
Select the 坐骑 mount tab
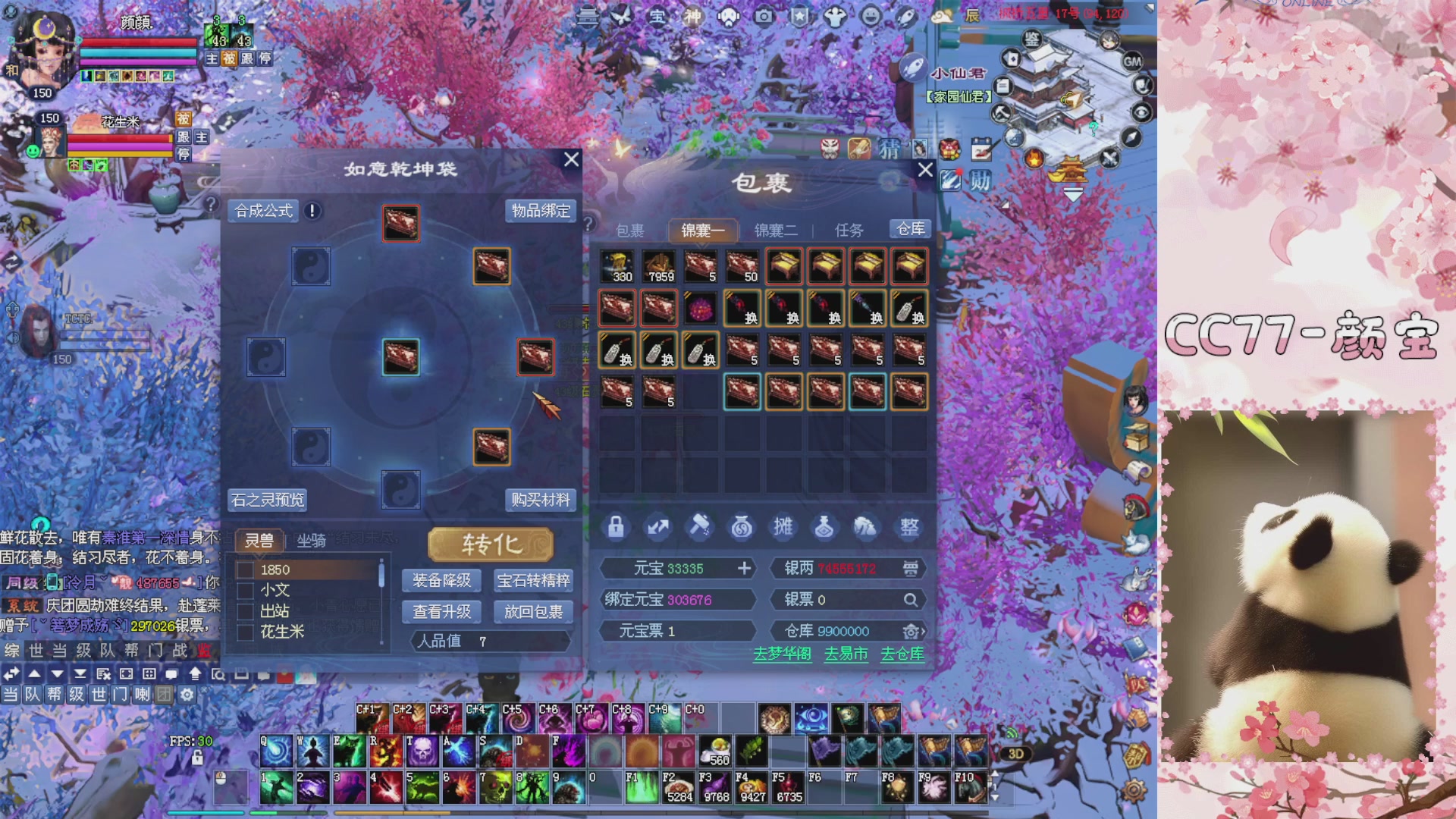coord(311,541)
